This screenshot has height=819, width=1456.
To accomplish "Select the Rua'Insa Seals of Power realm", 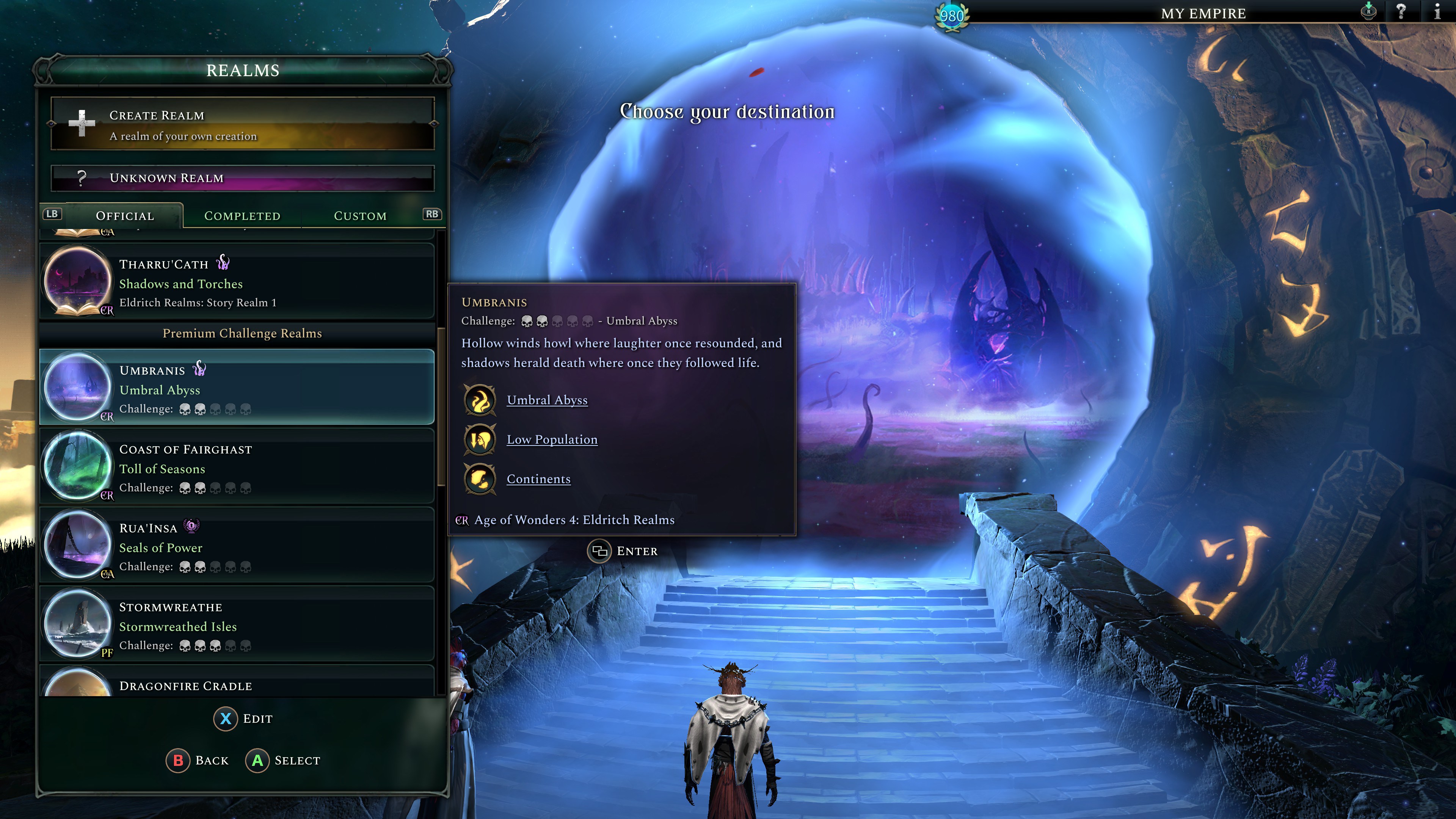I will [237, 546].
